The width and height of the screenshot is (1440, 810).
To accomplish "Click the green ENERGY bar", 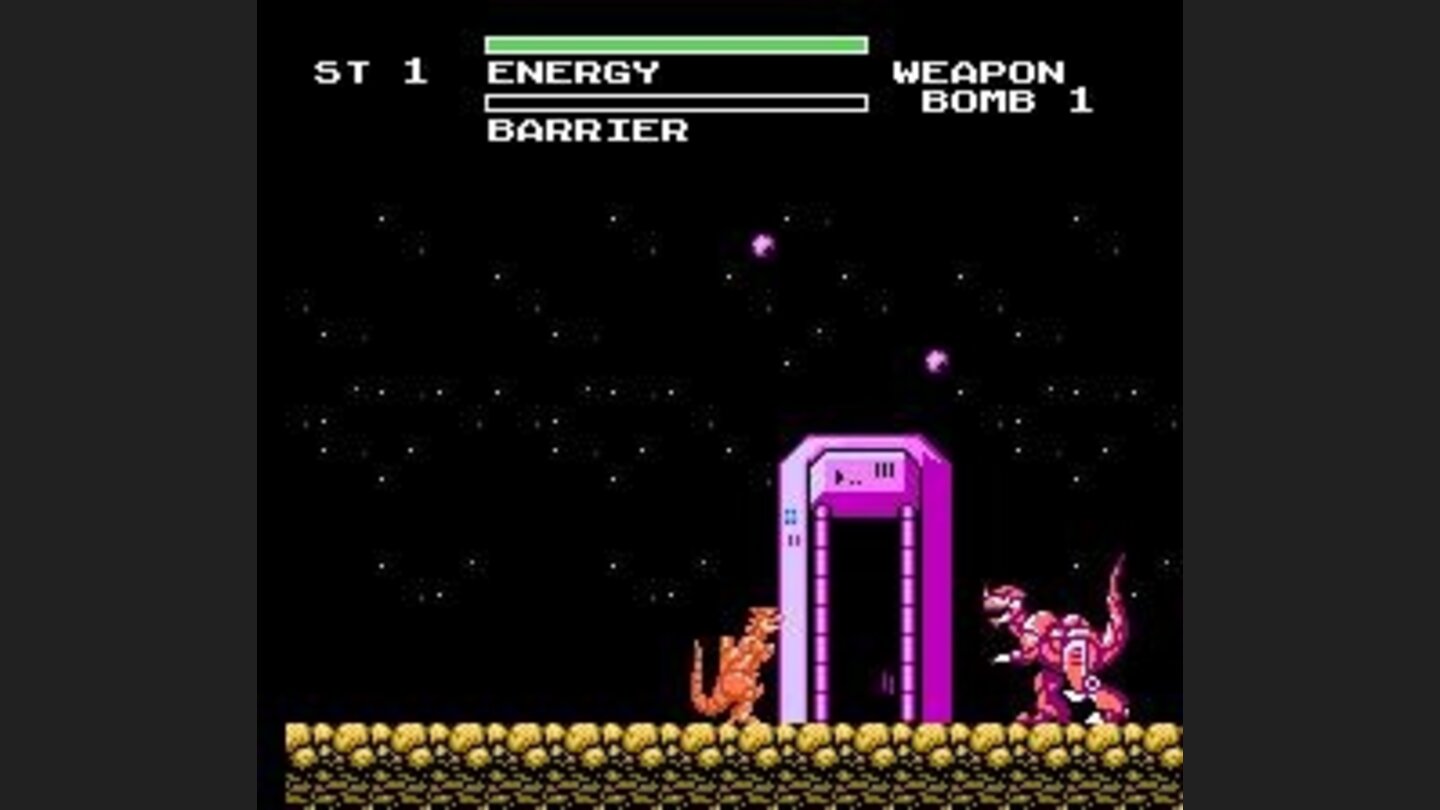I will pos(675,44).
